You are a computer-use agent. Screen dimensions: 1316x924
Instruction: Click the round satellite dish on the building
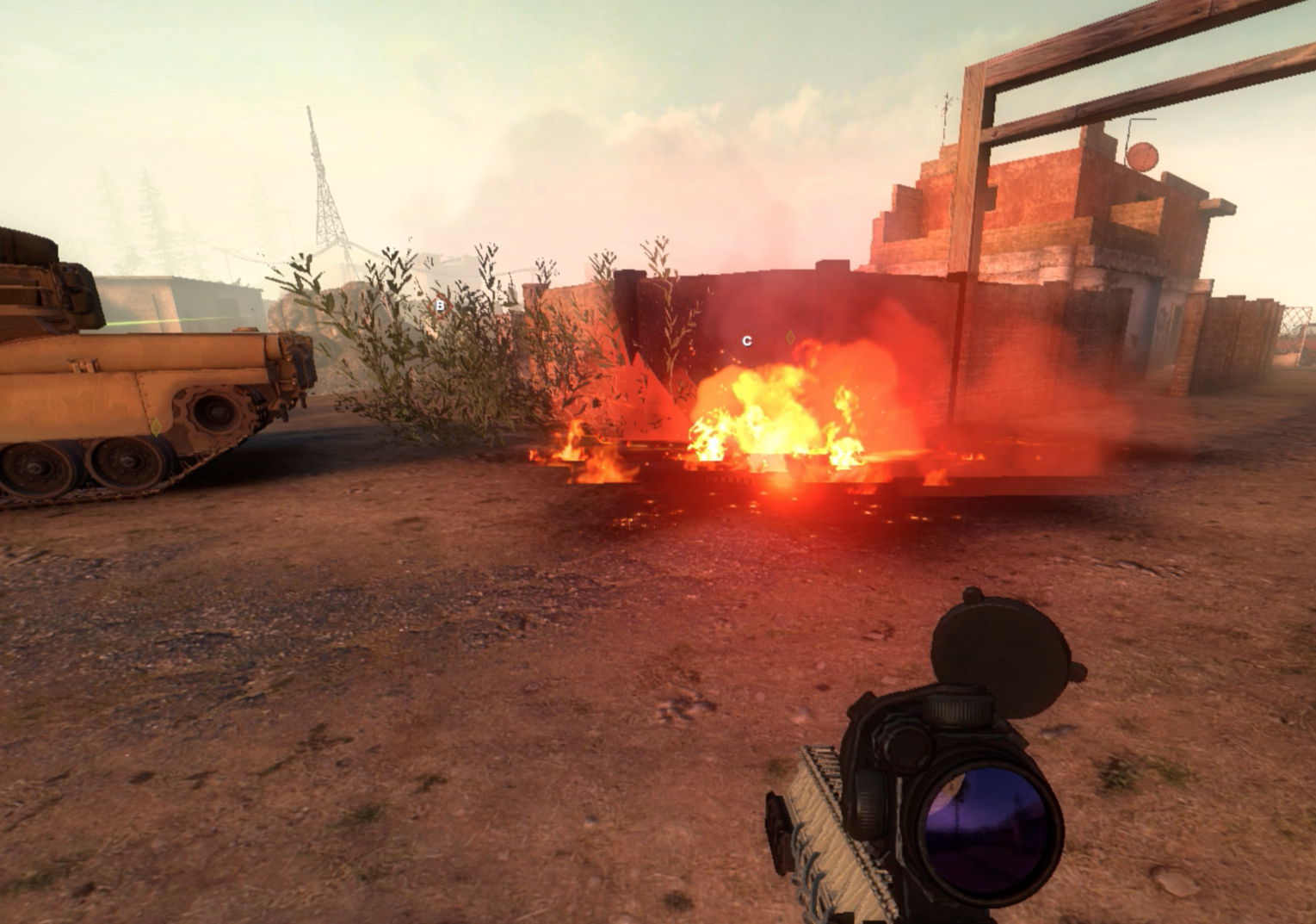click(x=1145, y=155)
